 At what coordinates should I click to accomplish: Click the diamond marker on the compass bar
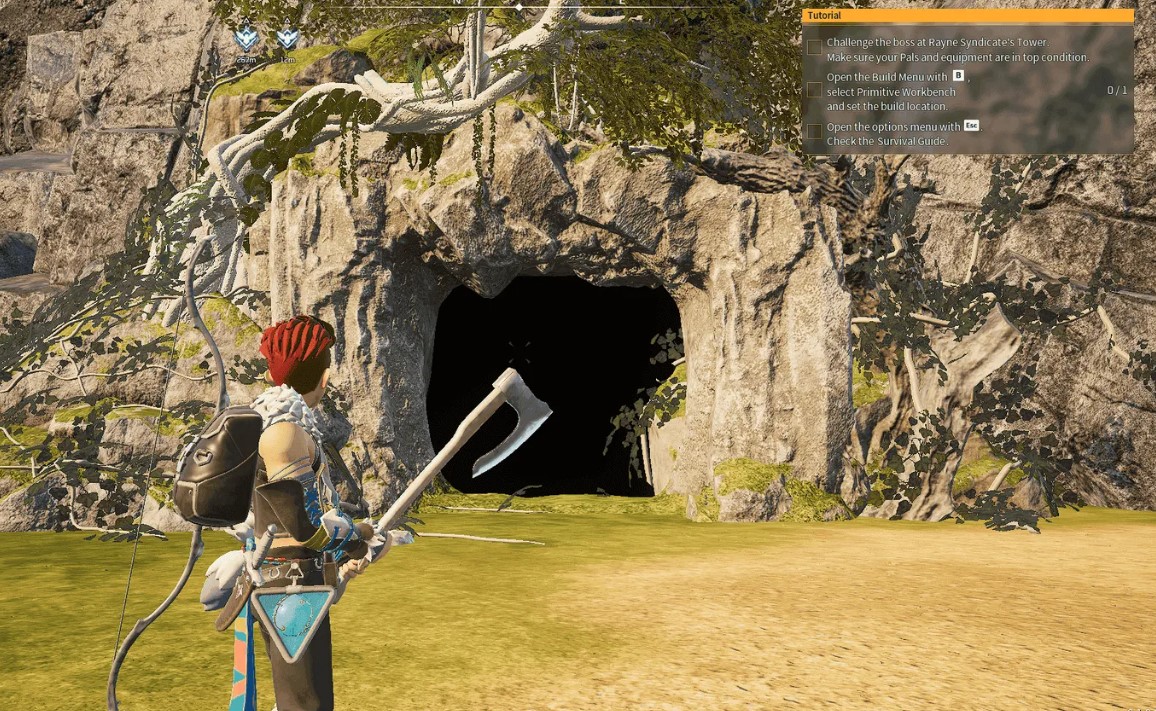518,7
